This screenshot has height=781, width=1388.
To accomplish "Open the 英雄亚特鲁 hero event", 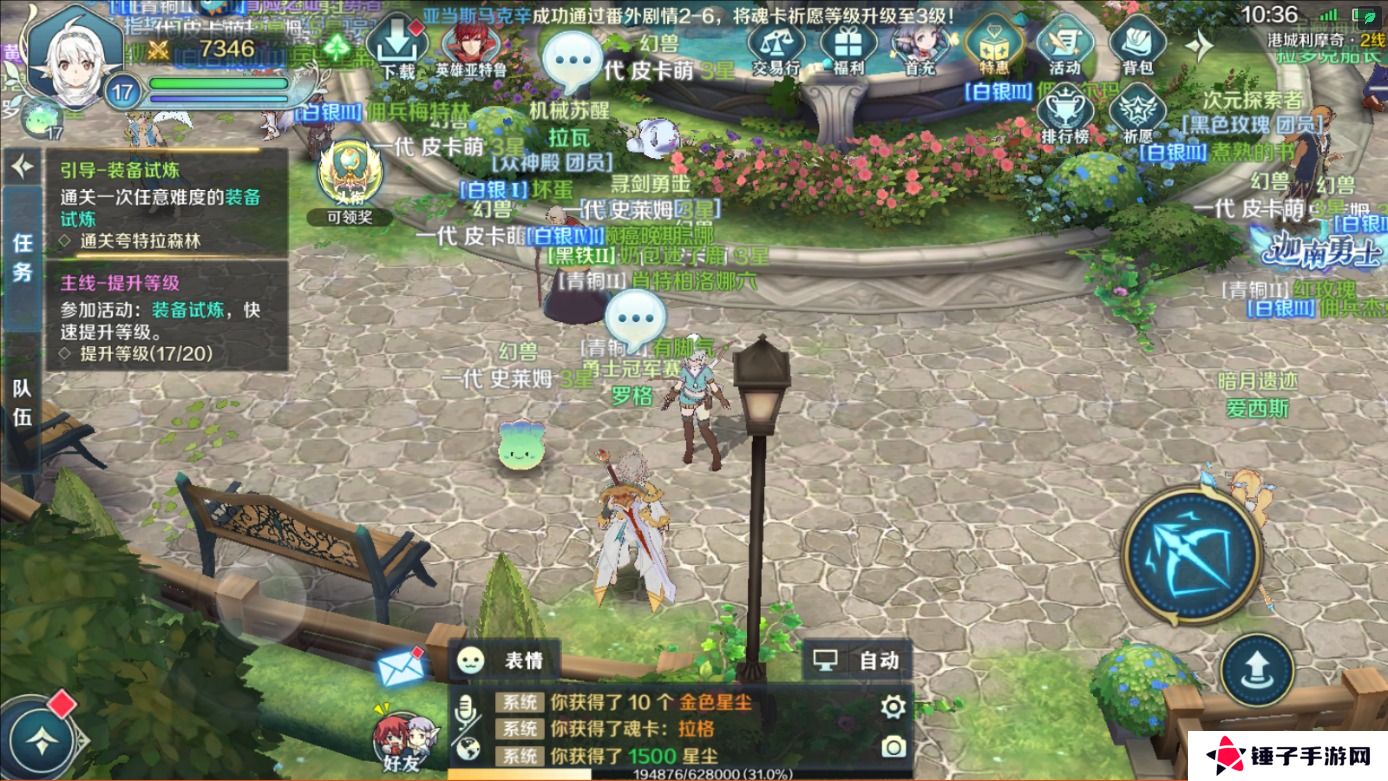I will (x=469, y=47).
